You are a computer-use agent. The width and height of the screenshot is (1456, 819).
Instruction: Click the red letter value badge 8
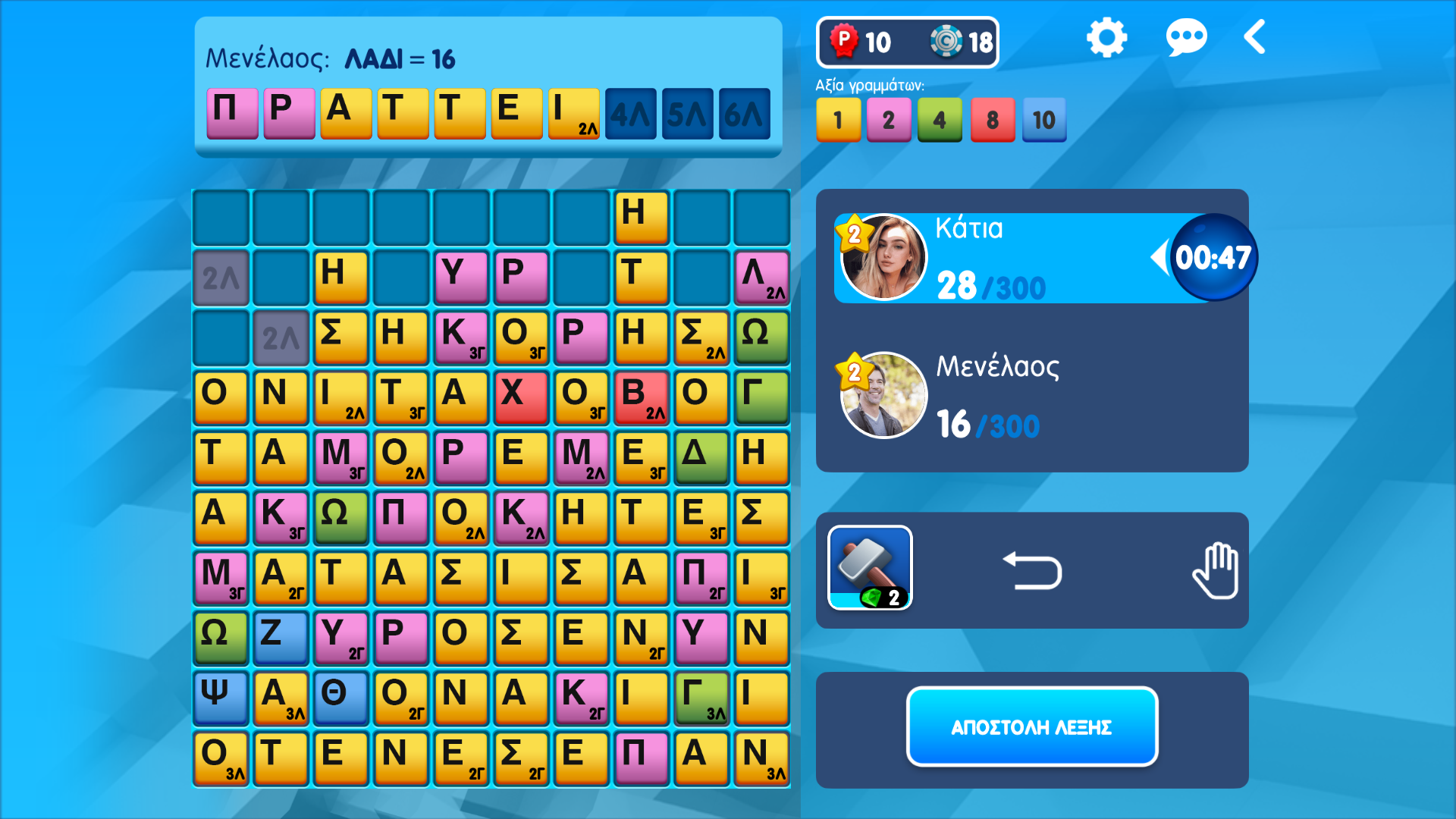click(993, 119)
